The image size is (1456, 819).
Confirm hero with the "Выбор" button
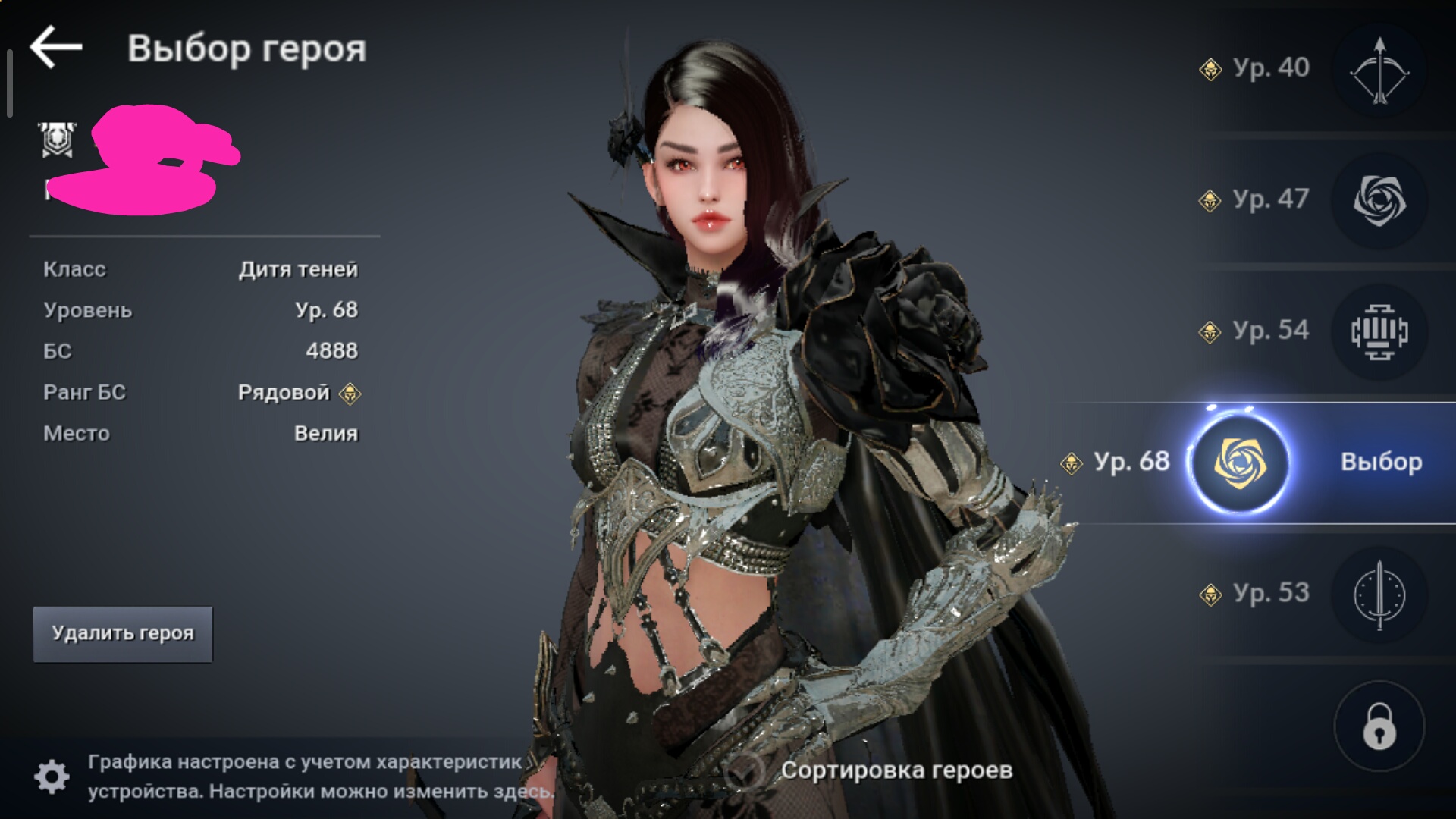(1381, 462)
